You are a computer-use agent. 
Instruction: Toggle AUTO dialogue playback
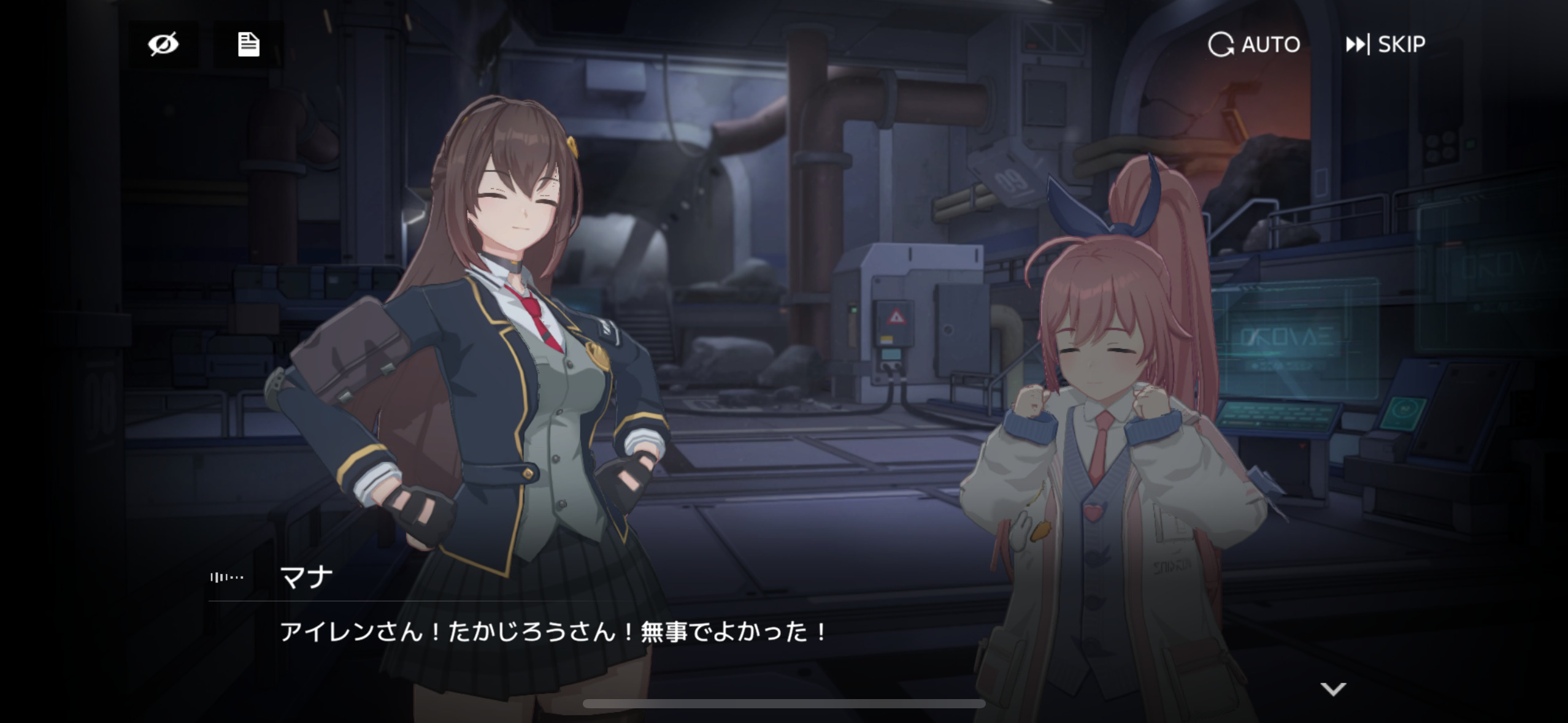1254,44
